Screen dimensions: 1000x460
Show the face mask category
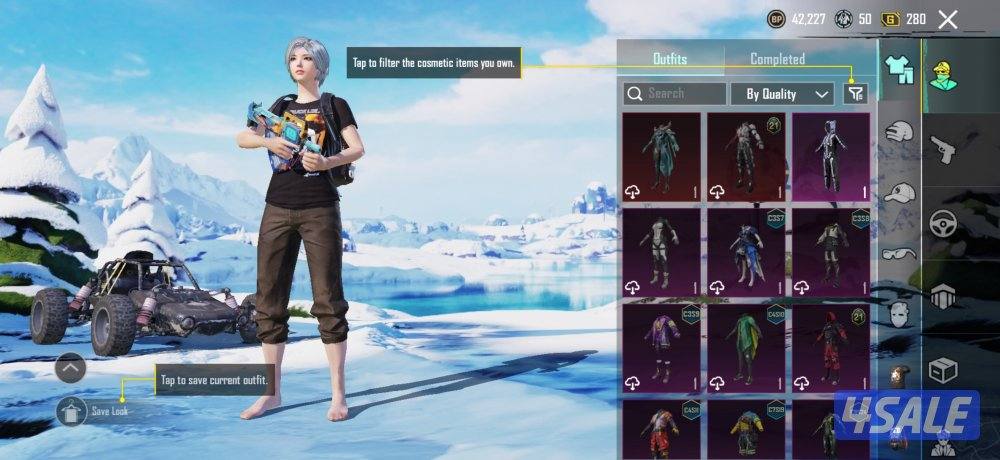[900, 314]
